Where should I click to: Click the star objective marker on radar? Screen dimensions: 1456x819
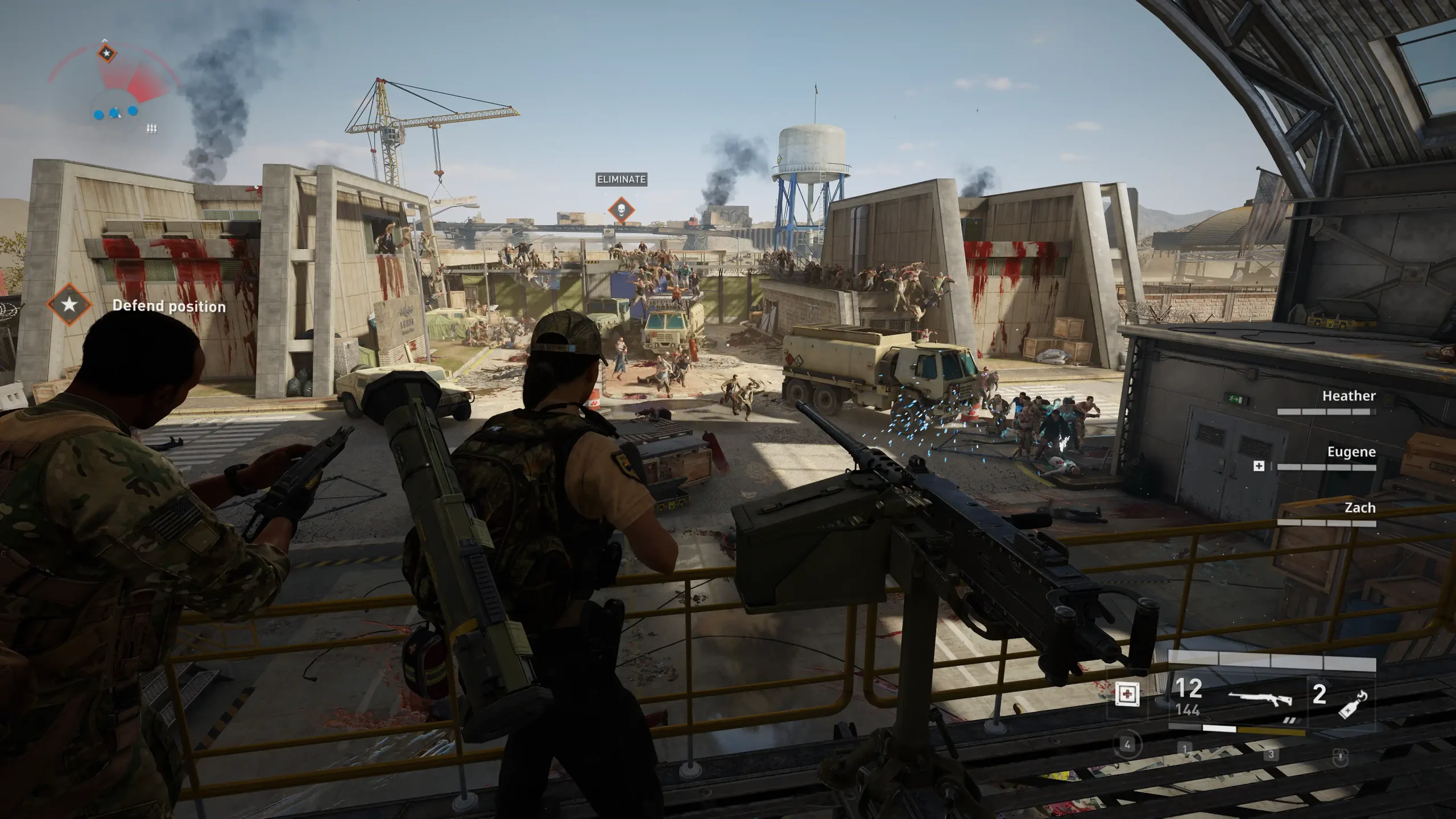coord(106,54)
